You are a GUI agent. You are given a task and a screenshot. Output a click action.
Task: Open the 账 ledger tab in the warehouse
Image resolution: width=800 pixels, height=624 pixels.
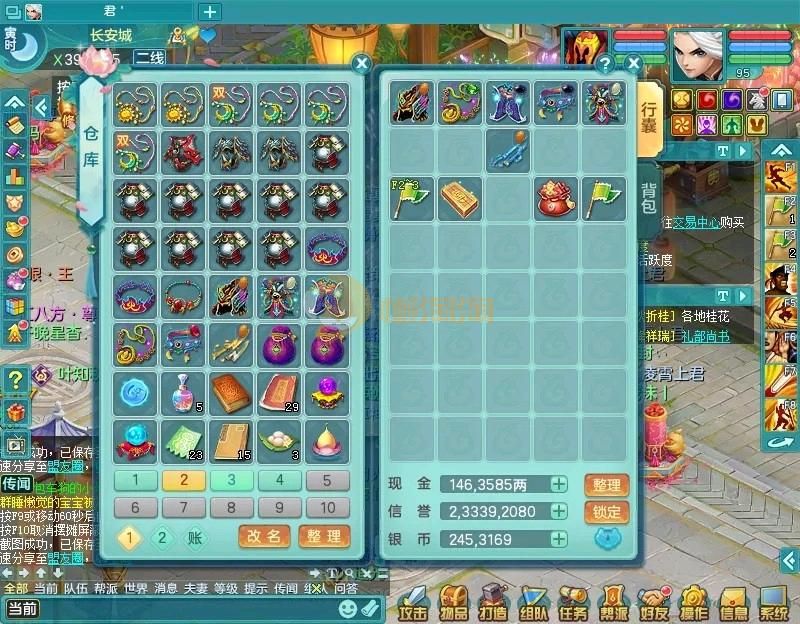[195, 537]
